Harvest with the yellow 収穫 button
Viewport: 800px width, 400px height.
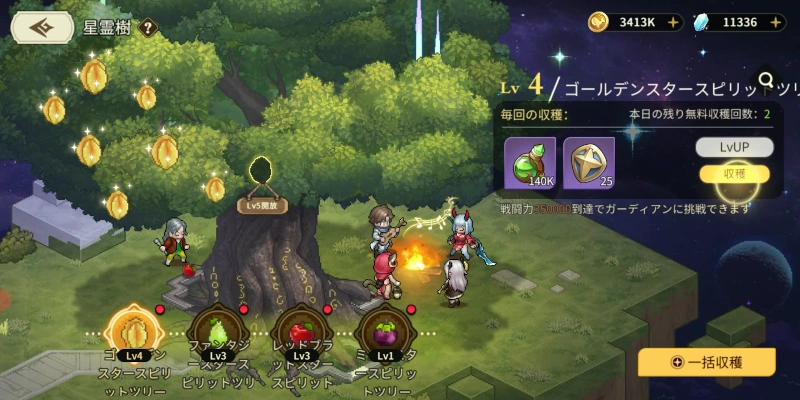coord(735,173)
